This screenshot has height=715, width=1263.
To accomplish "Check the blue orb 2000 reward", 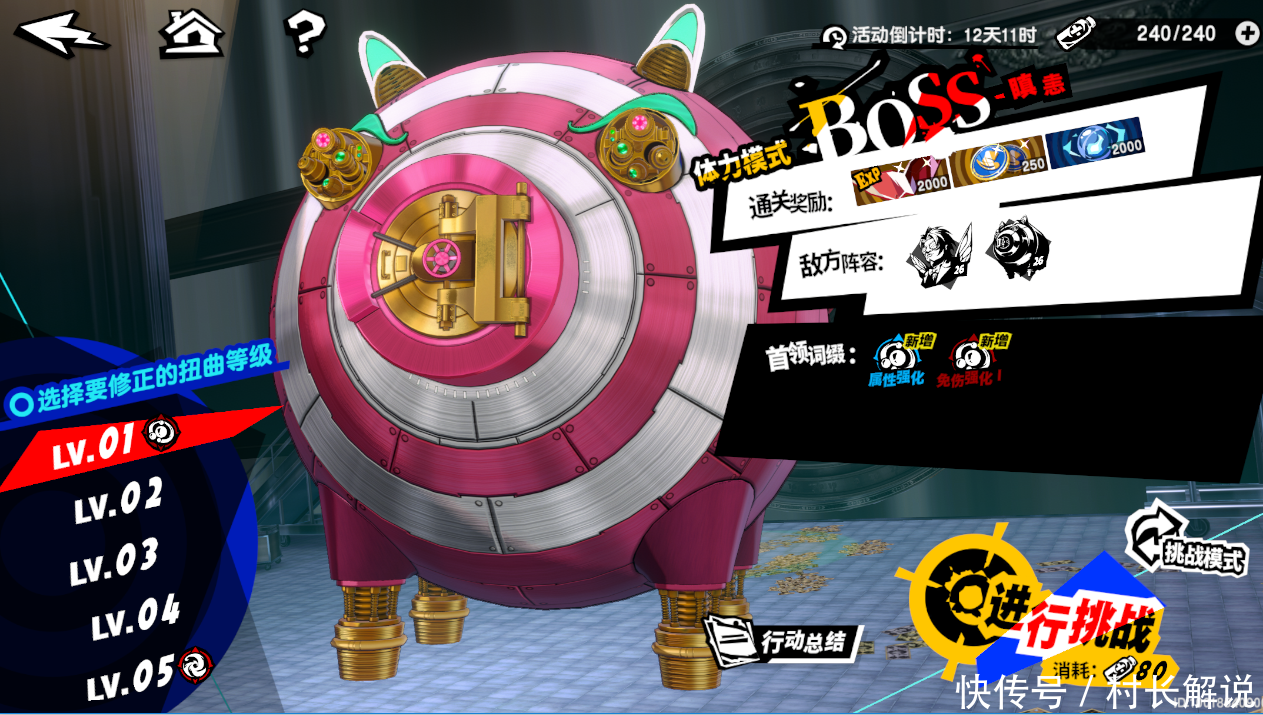I will point(1097,140).
